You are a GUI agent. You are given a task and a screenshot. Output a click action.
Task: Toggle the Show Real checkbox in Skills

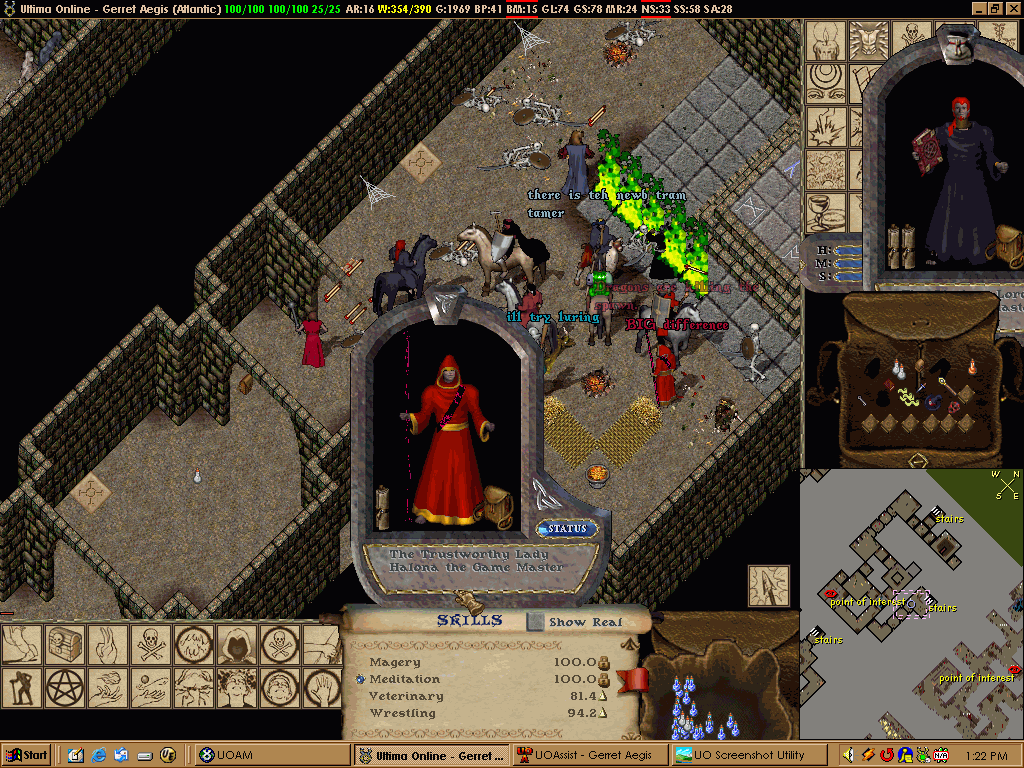[x=537, y=622]
